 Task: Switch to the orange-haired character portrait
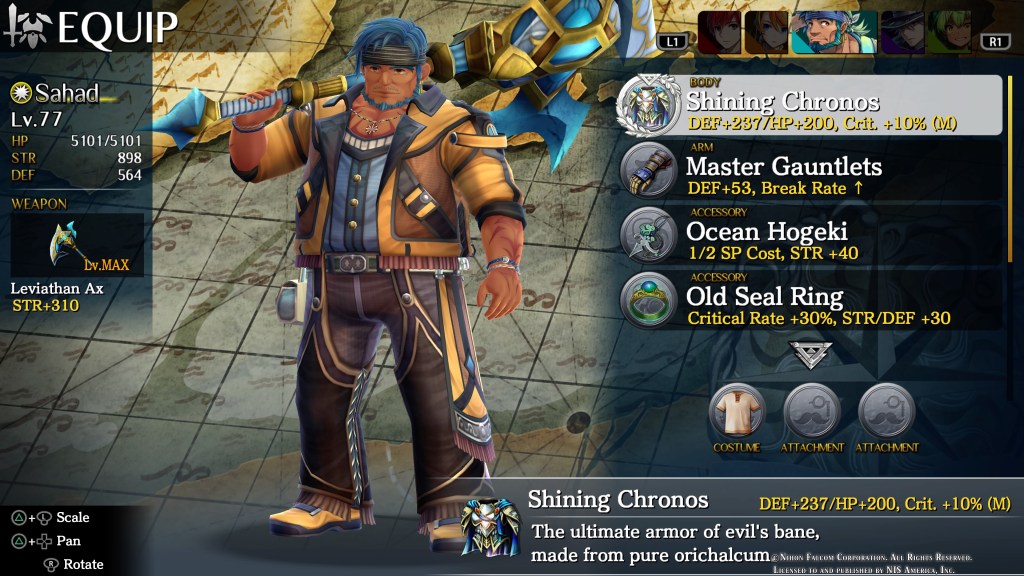(x=767, y=32)
